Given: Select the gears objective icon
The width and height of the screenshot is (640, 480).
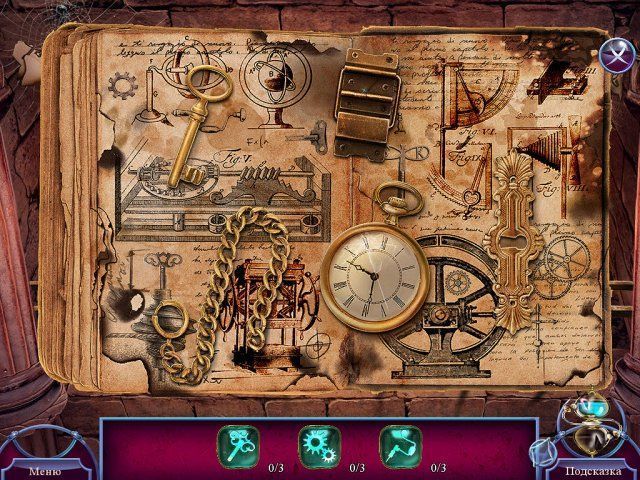Looking at the screenshot, I should (319, 447).
